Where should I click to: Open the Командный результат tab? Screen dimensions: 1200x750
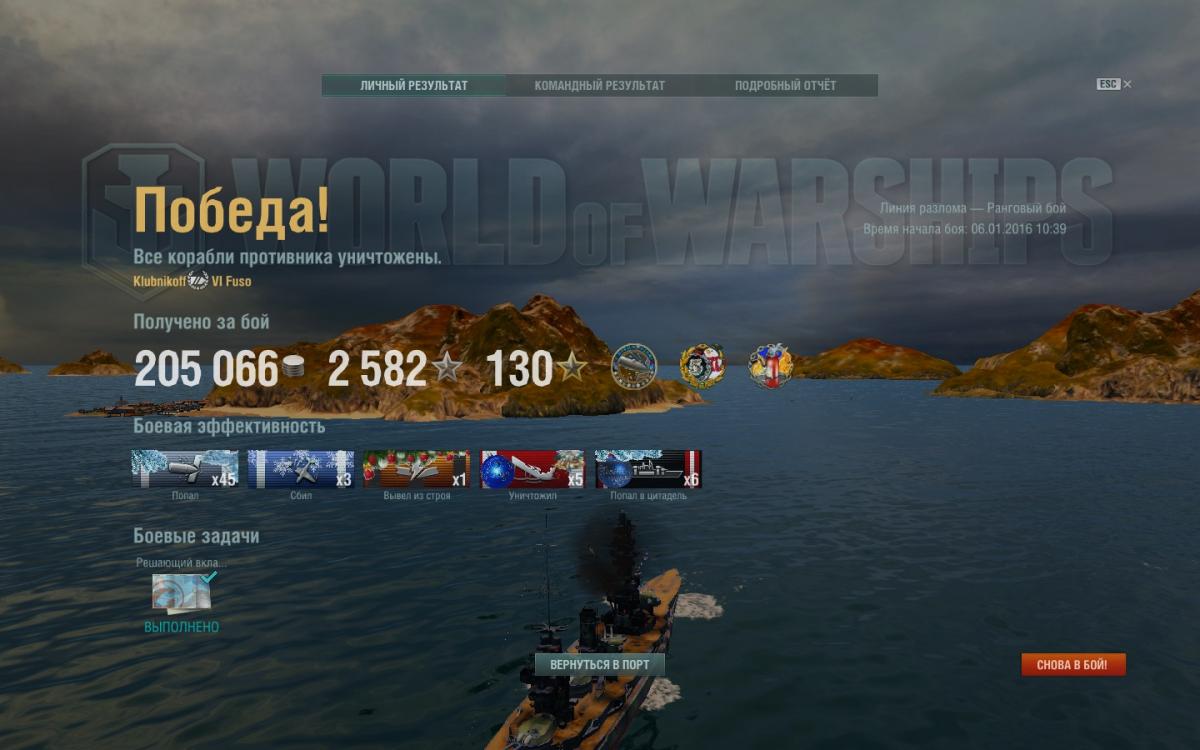click(x=599, y=86)
